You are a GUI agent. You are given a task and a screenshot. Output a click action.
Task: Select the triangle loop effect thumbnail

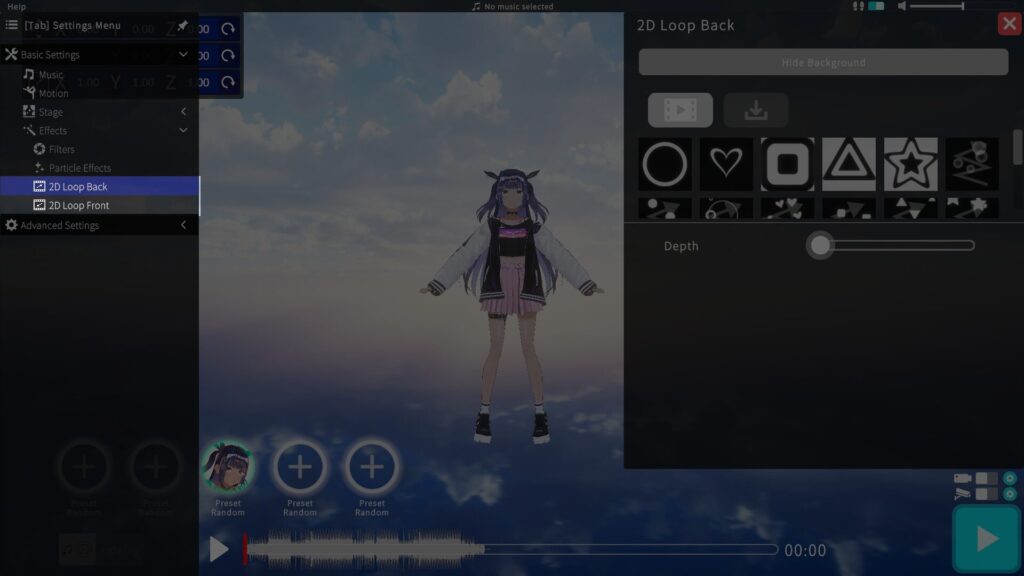coord(849,164)
